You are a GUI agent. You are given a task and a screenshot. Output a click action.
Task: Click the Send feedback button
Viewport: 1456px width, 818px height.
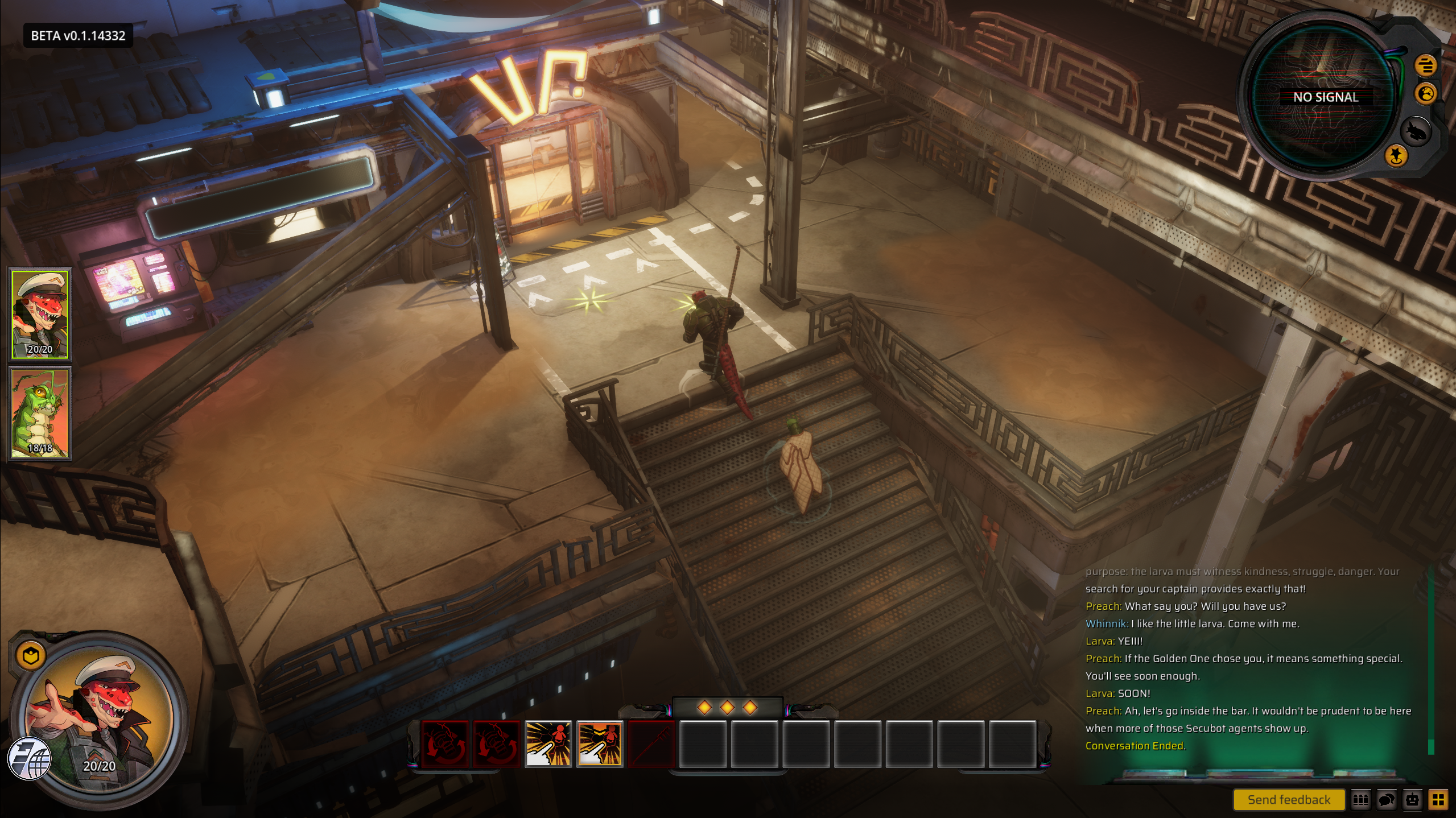(x=1288, y=800)
